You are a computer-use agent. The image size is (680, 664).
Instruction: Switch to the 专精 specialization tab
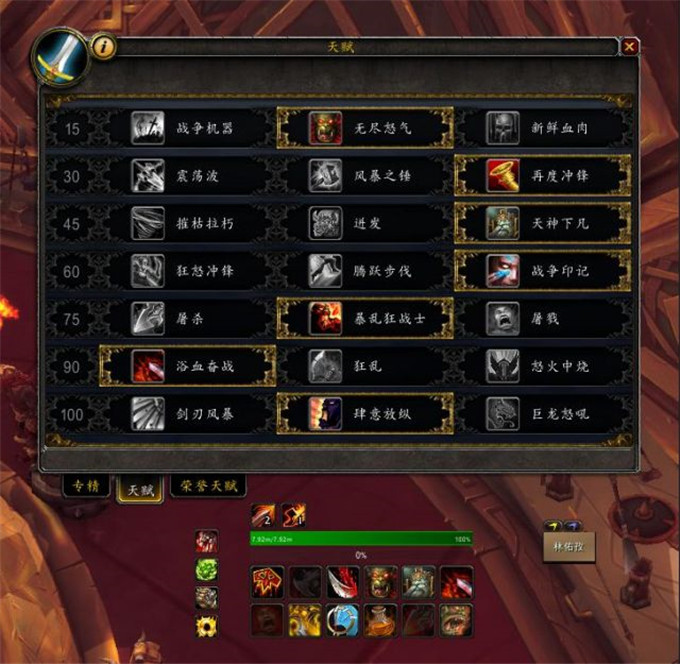[86, 487]
